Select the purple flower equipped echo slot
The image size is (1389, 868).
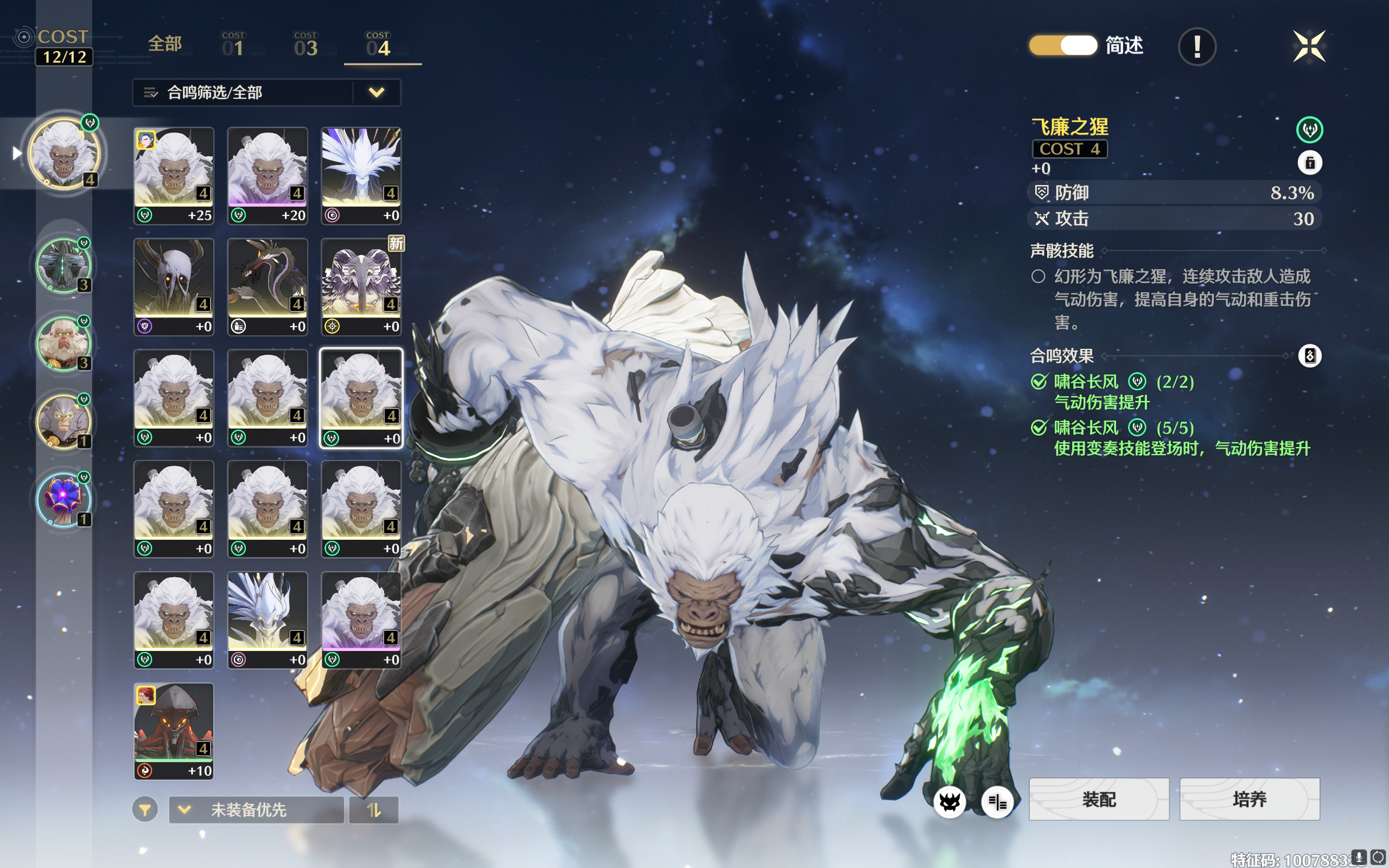pos(63,499)
